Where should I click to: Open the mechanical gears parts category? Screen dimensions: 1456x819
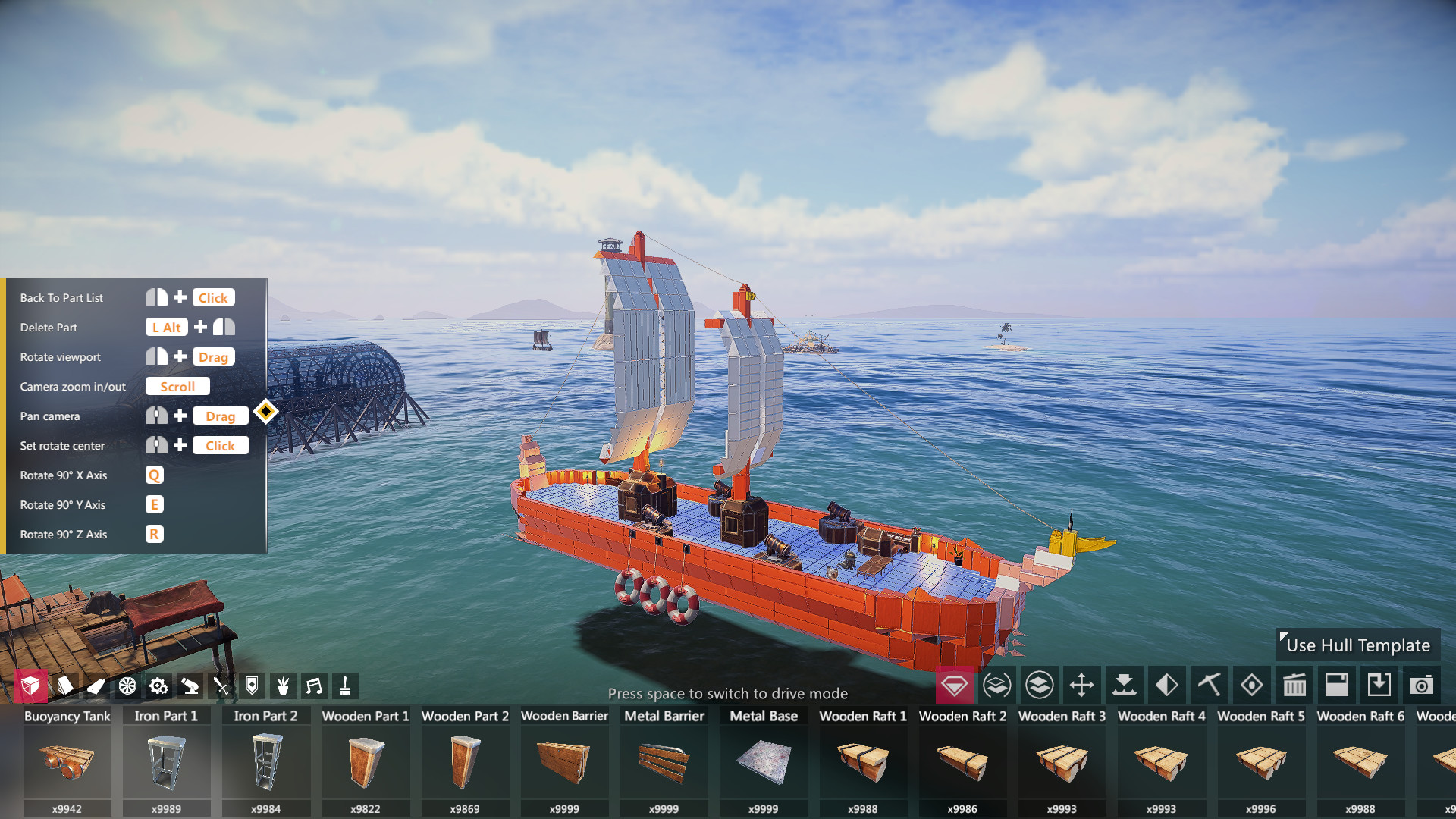pyautogui.click(x=159, y=686)
